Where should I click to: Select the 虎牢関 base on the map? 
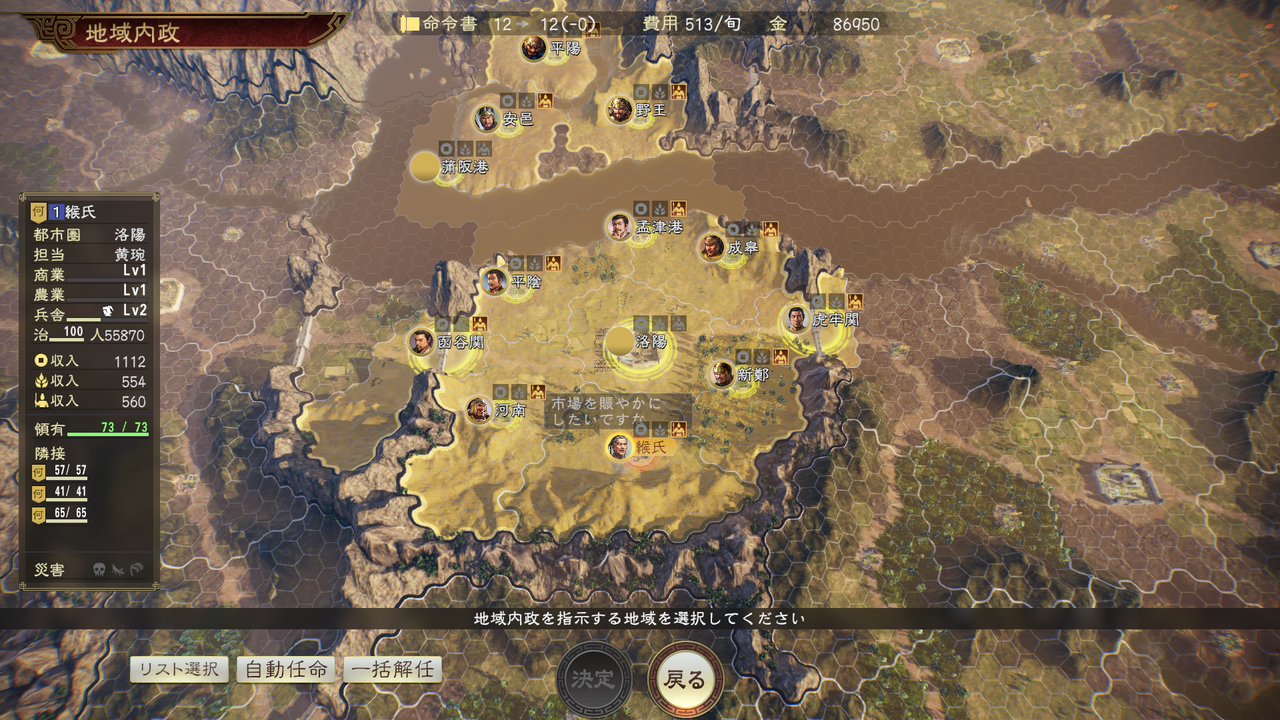tap(796, 320)
